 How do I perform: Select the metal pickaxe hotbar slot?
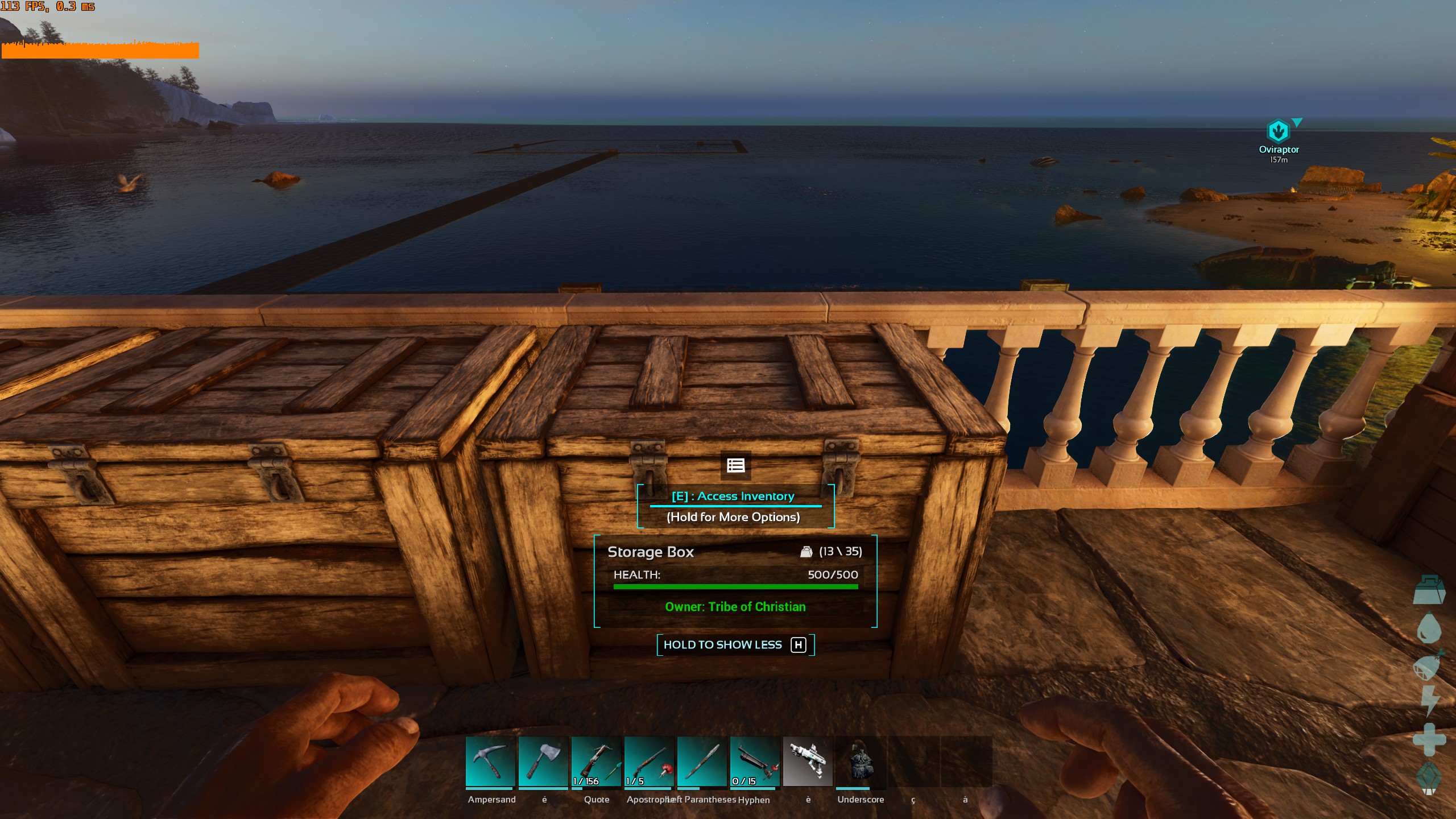490,762
